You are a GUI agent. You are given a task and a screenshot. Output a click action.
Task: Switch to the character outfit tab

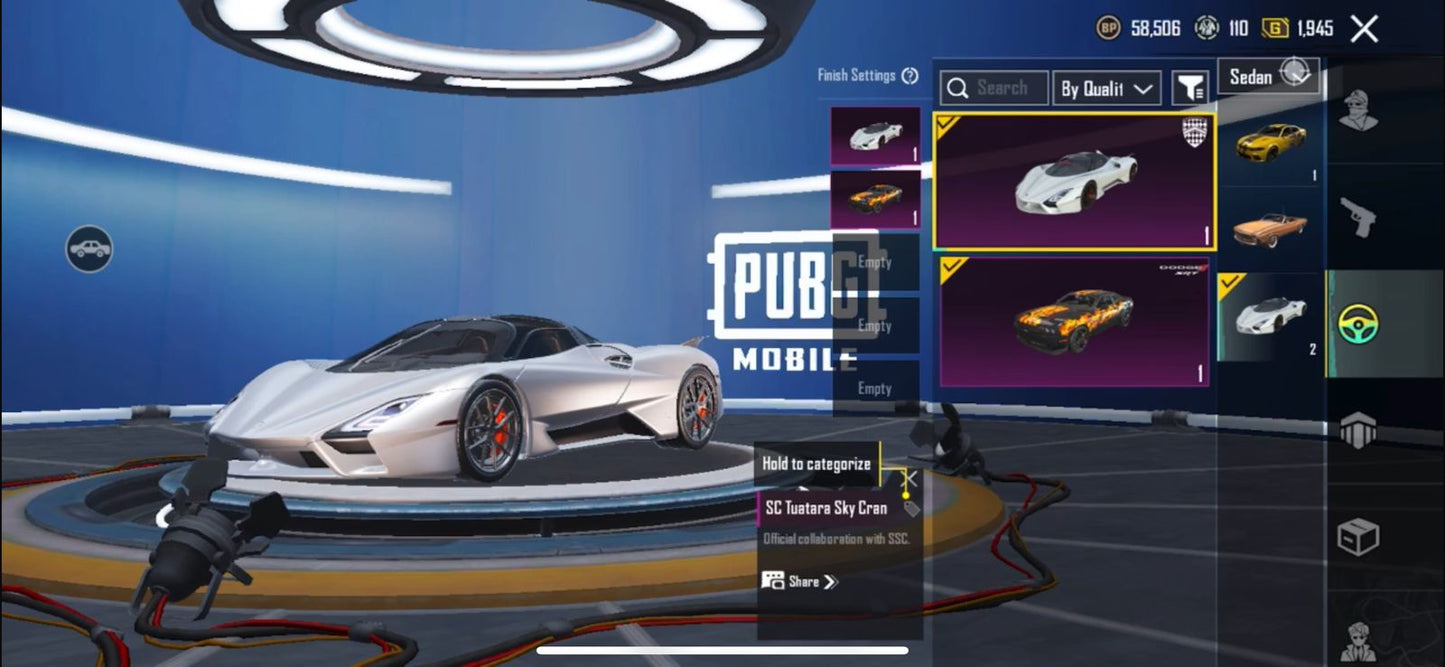(x=1358, y=111)
